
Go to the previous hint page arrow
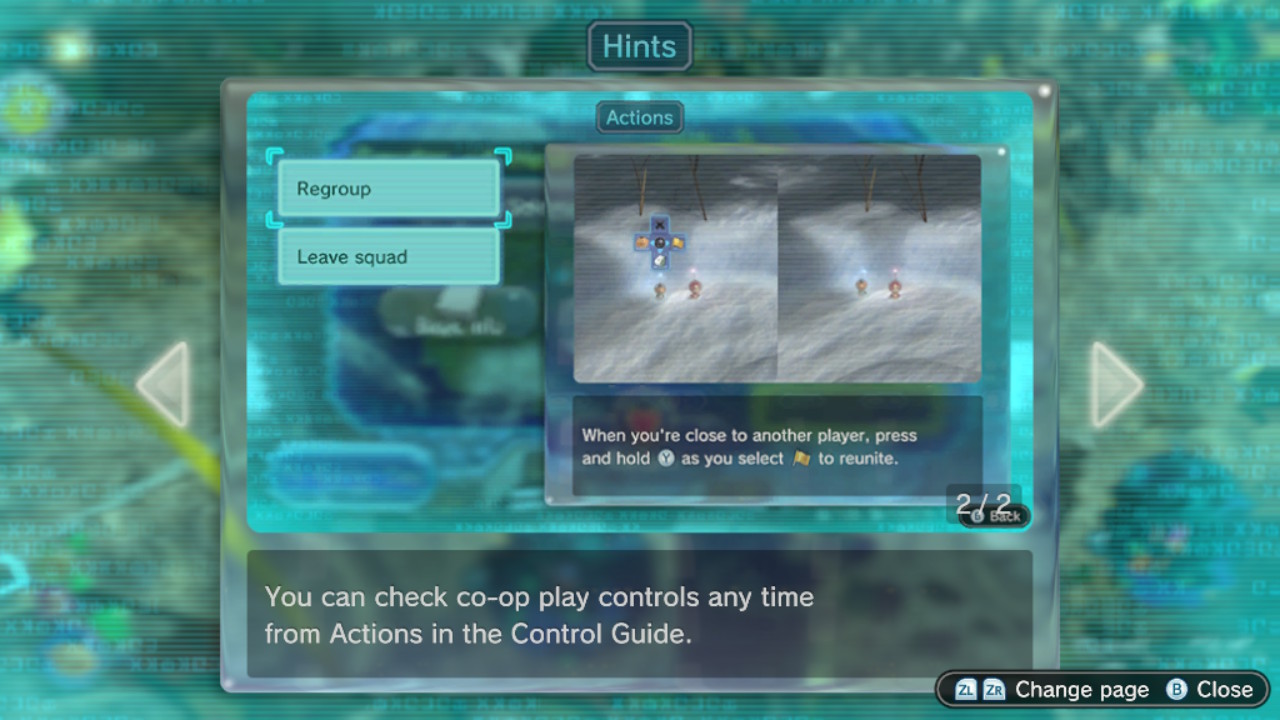pyautogui.click(x=164, y=384)
